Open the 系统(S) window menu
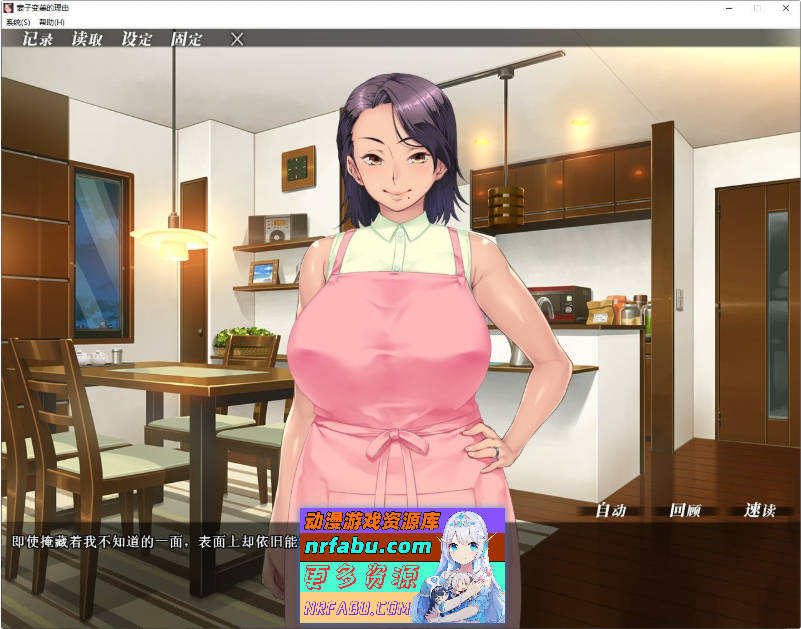801x629 pixels. (x=18, y=22)
